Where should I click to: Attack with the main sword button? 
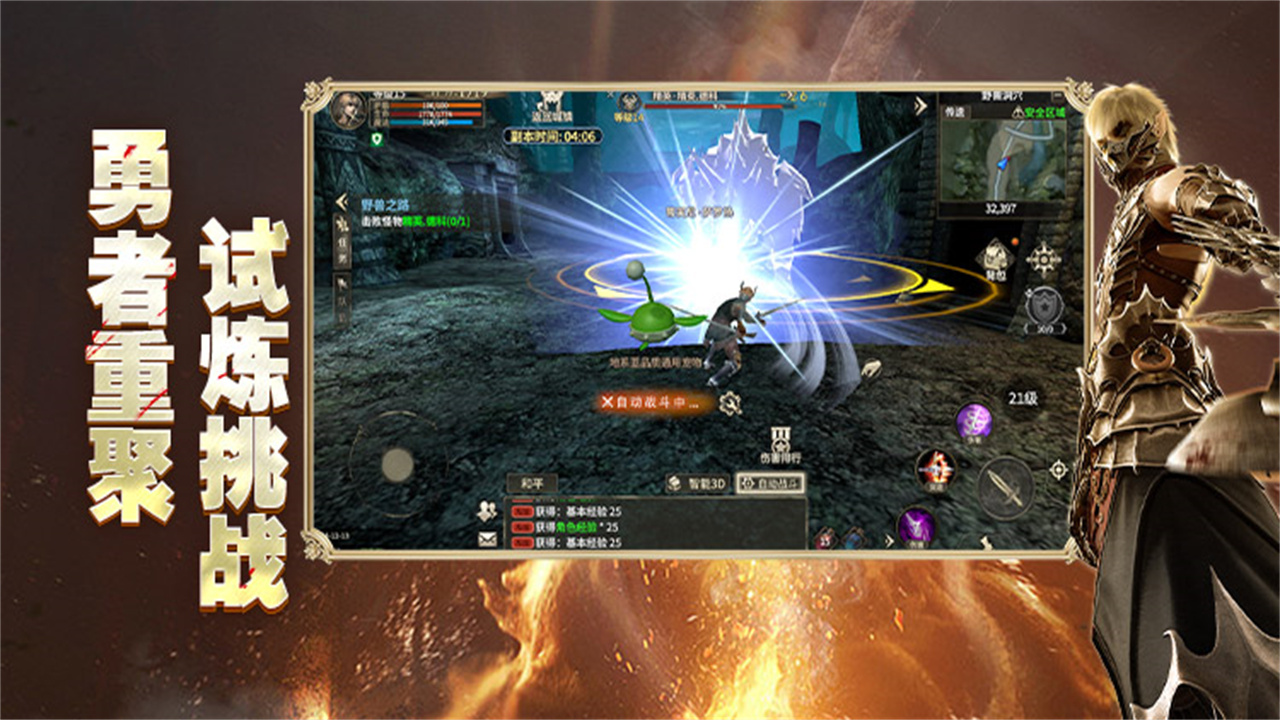1004,488
